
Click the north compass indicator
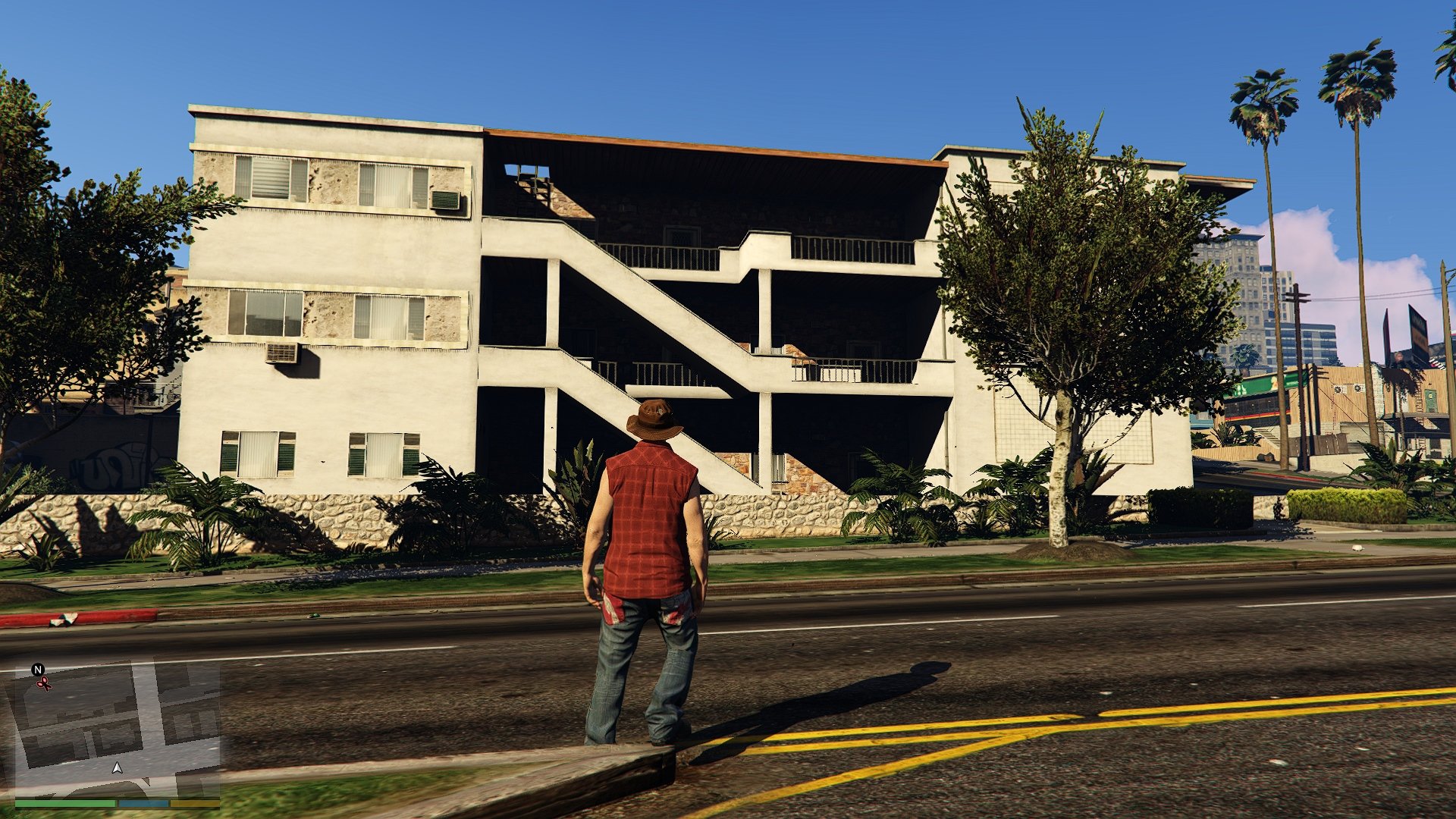click(38, 670)
